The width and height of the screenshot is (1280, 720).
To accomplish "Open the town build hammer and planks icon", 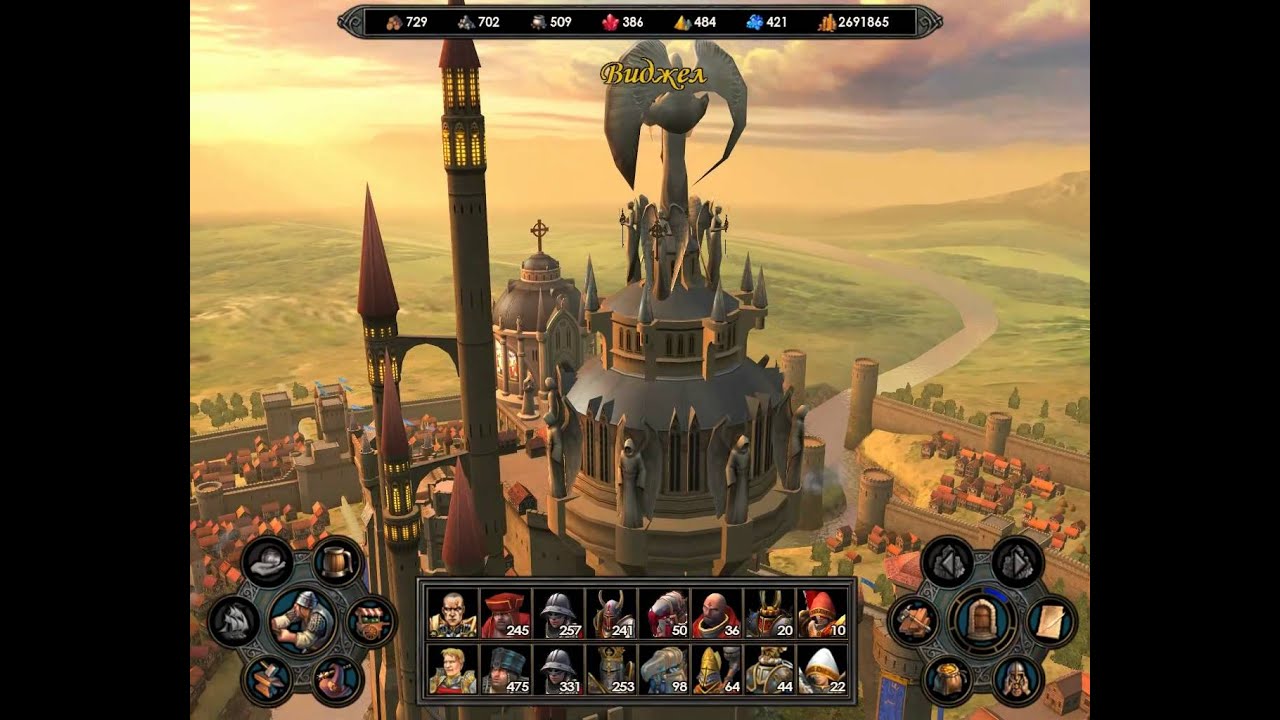I will click(914, 621).
